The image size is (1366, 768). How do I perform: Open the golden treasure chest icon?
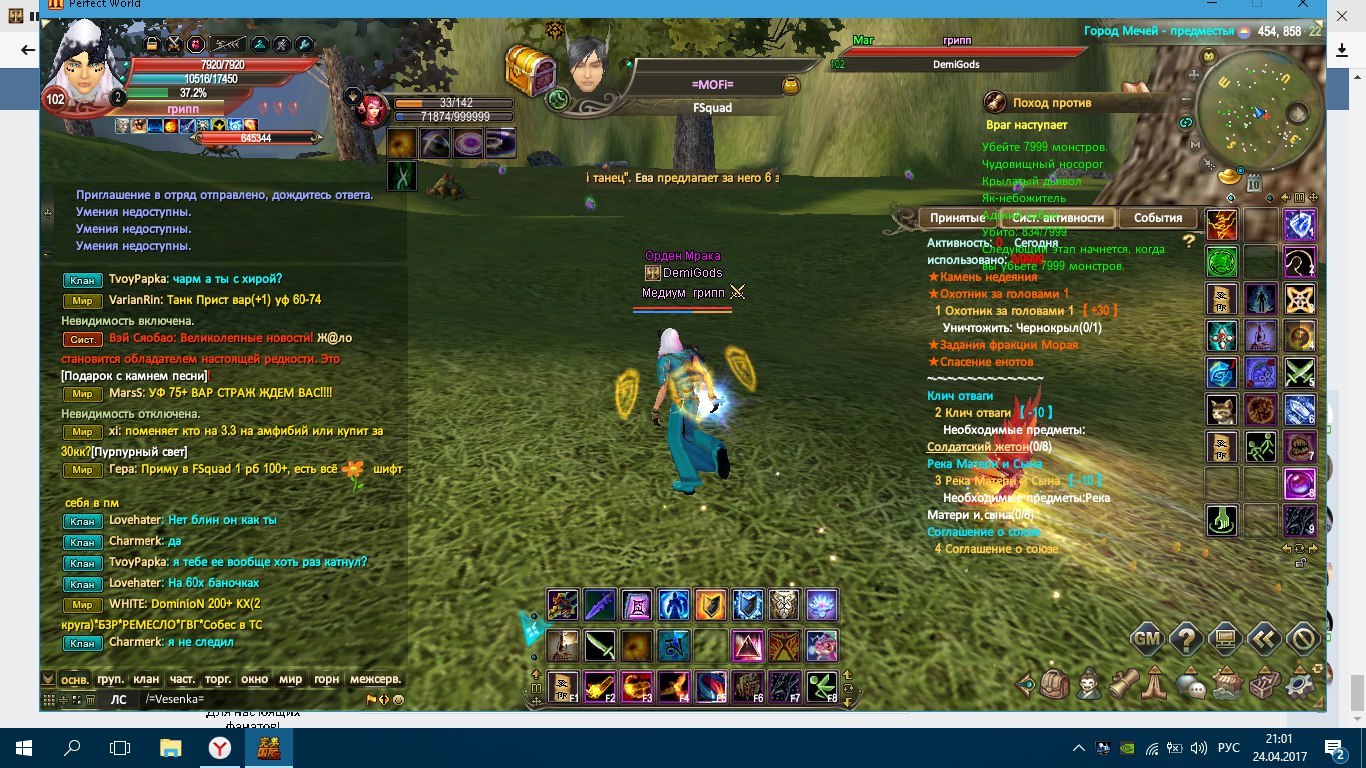[x=530, y=68]
